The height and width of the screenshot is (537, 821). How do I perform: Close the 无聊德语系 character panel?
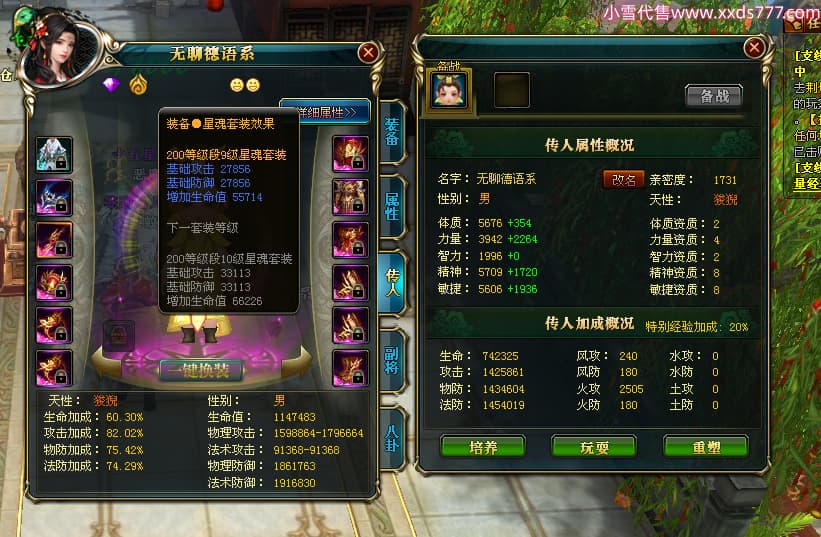pos(368,52)
